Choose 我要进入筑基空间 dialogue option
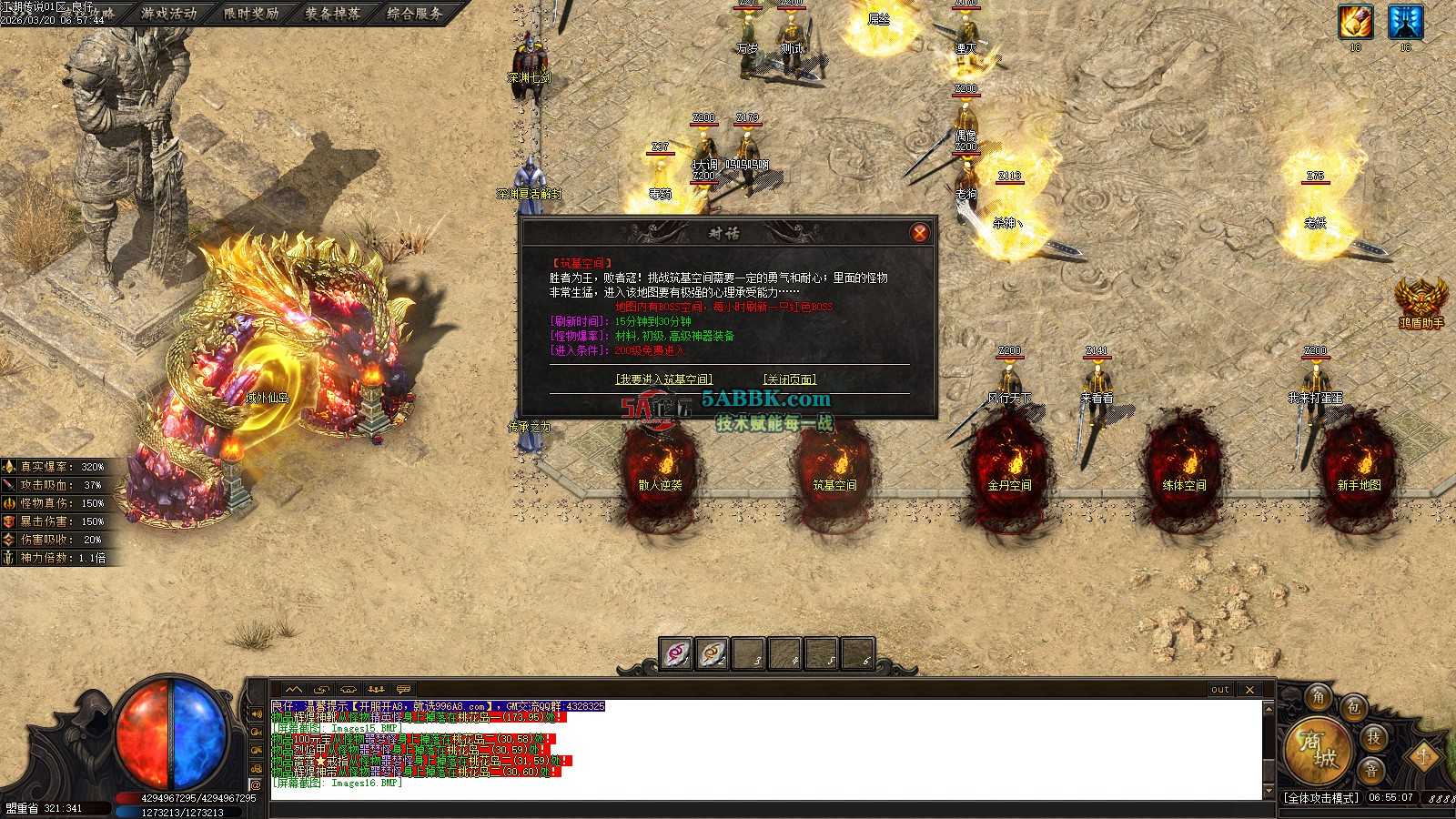Screen dimensions: 1456x819 (x=663, y=379)
